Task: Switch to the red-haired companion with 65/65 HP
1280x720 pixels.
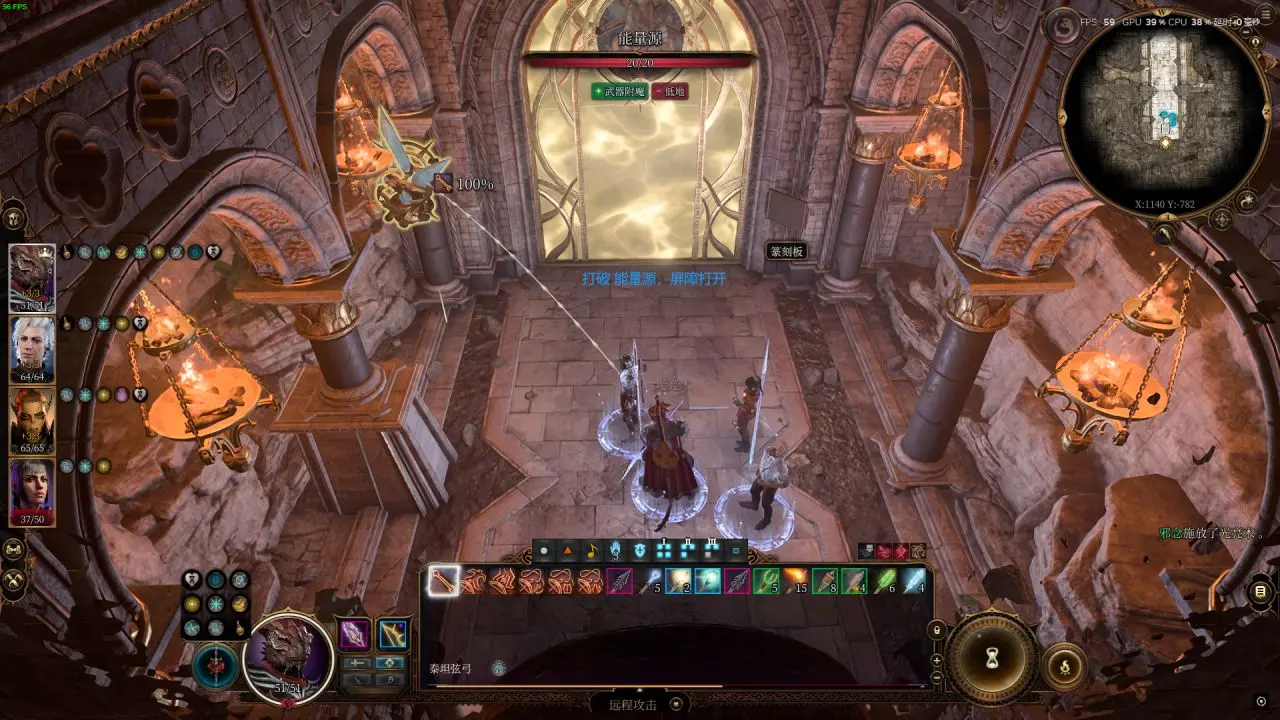Action: (x=32, y=420)
